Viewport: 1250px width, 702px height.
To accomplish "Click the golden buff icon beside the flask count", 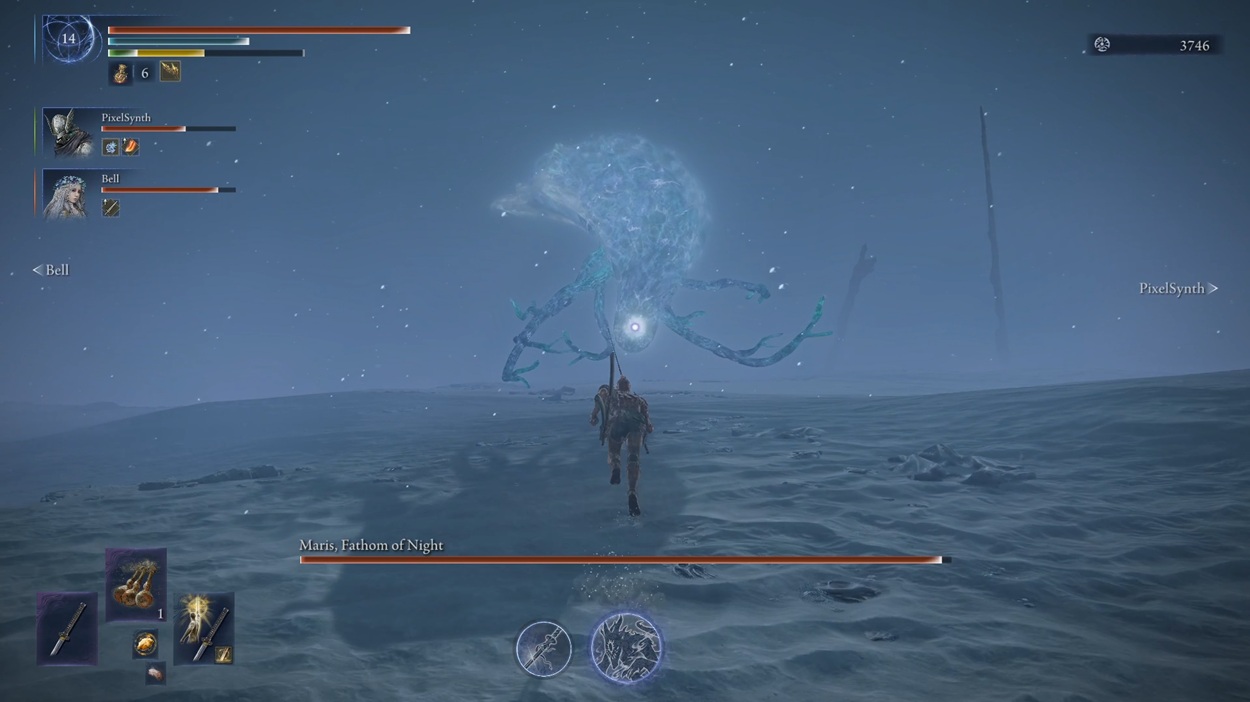I will click(170, 71).
